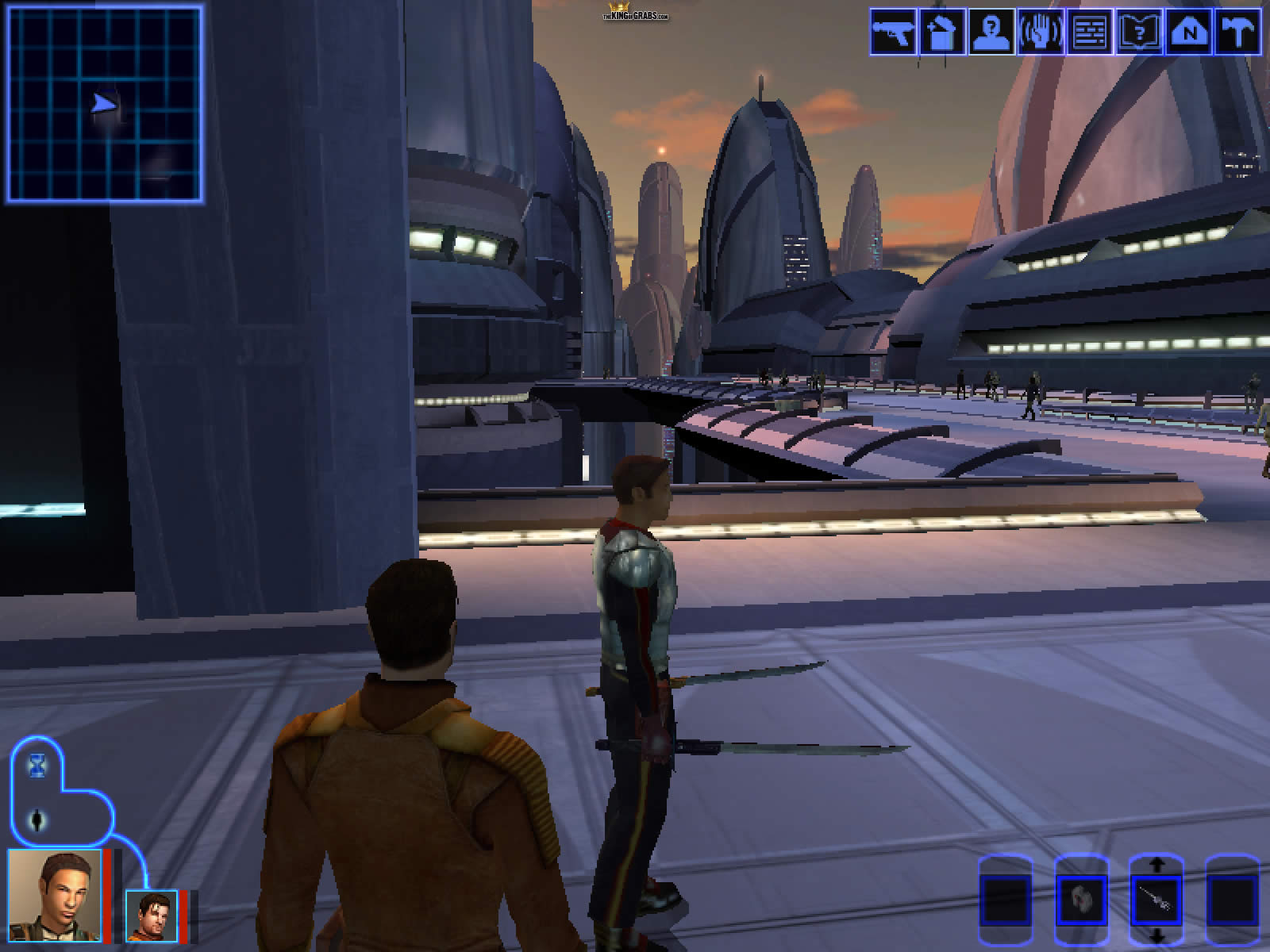The width and height of the screenshot is (1270, 952).
Task: Click the minimap grid
Action: tap(105, 104)
